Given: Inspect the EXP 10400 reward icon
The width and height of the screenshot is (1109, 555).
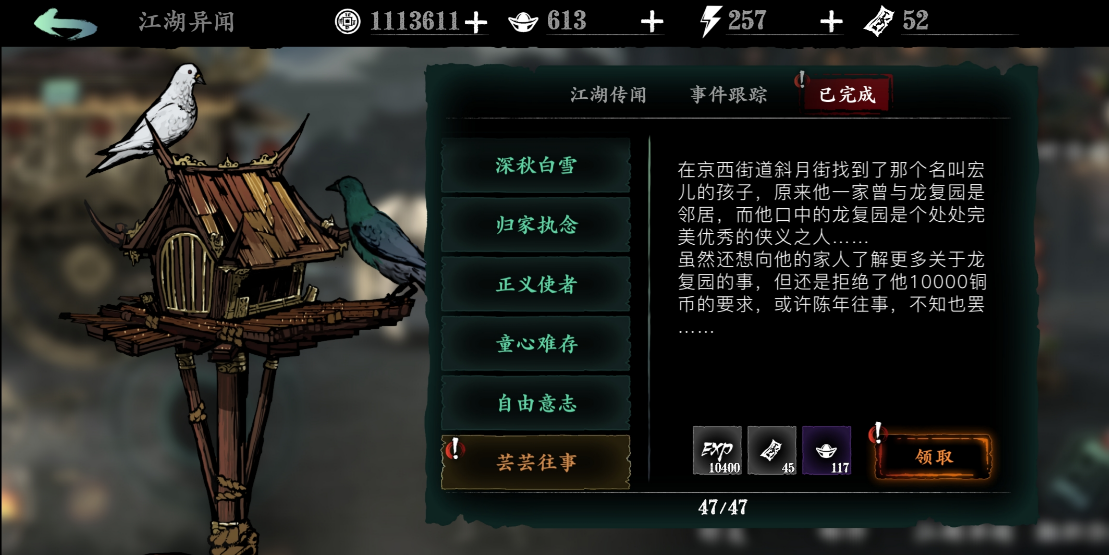Looking at the screenshot, I should click(718, 450).
